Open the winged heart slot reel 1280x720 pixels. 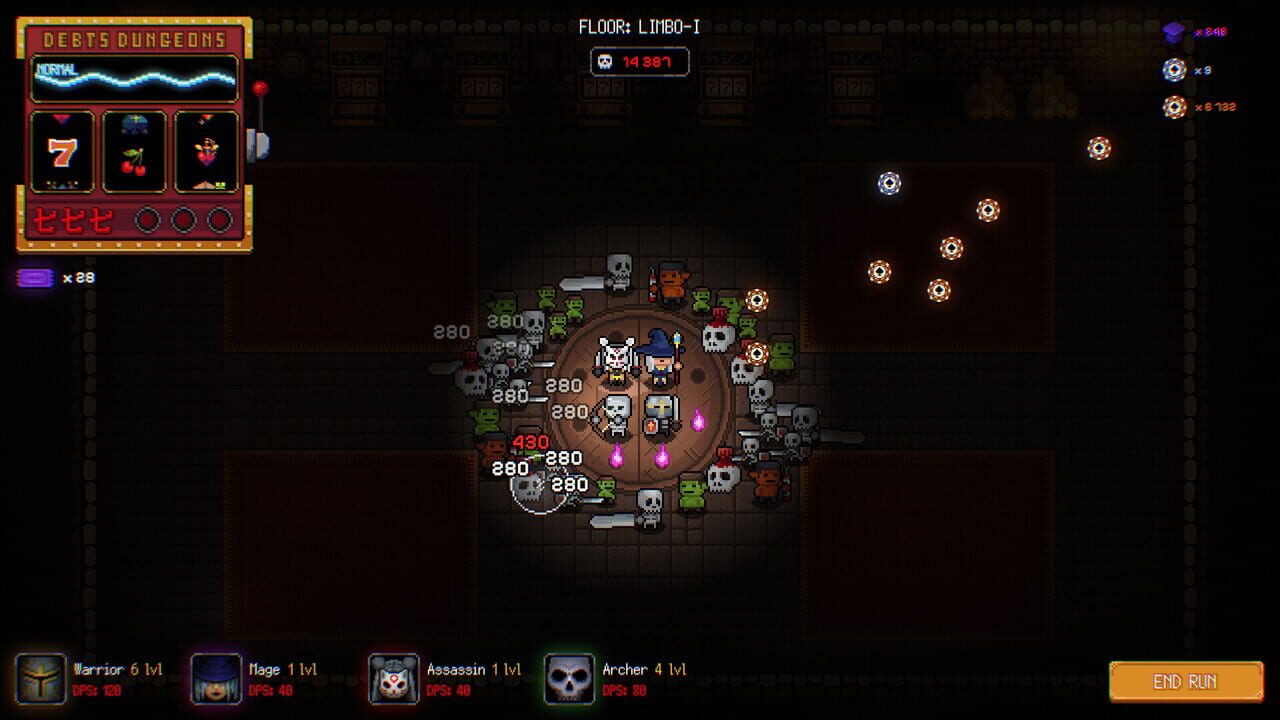205,152
